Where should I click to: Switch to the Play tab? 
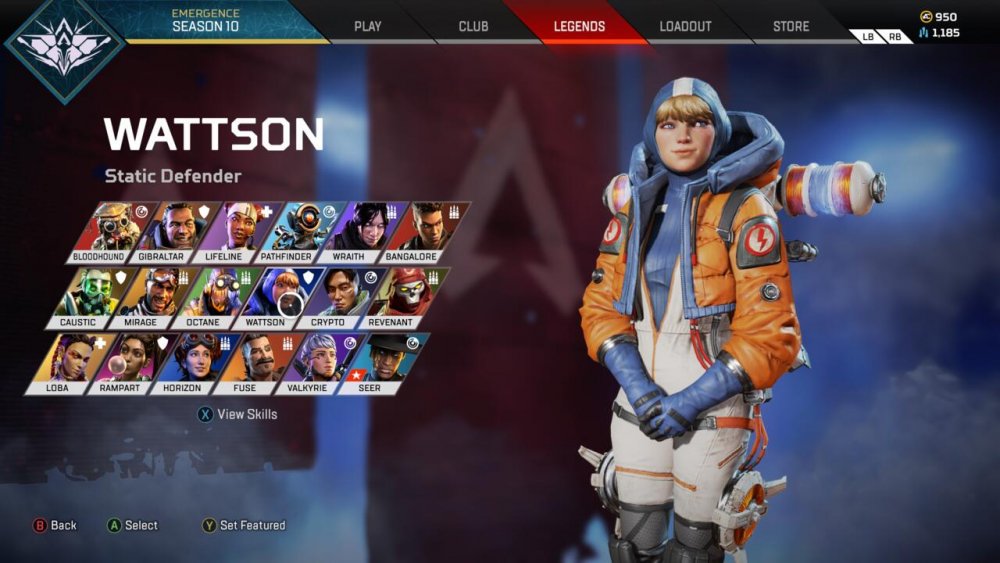pos(368,26)
